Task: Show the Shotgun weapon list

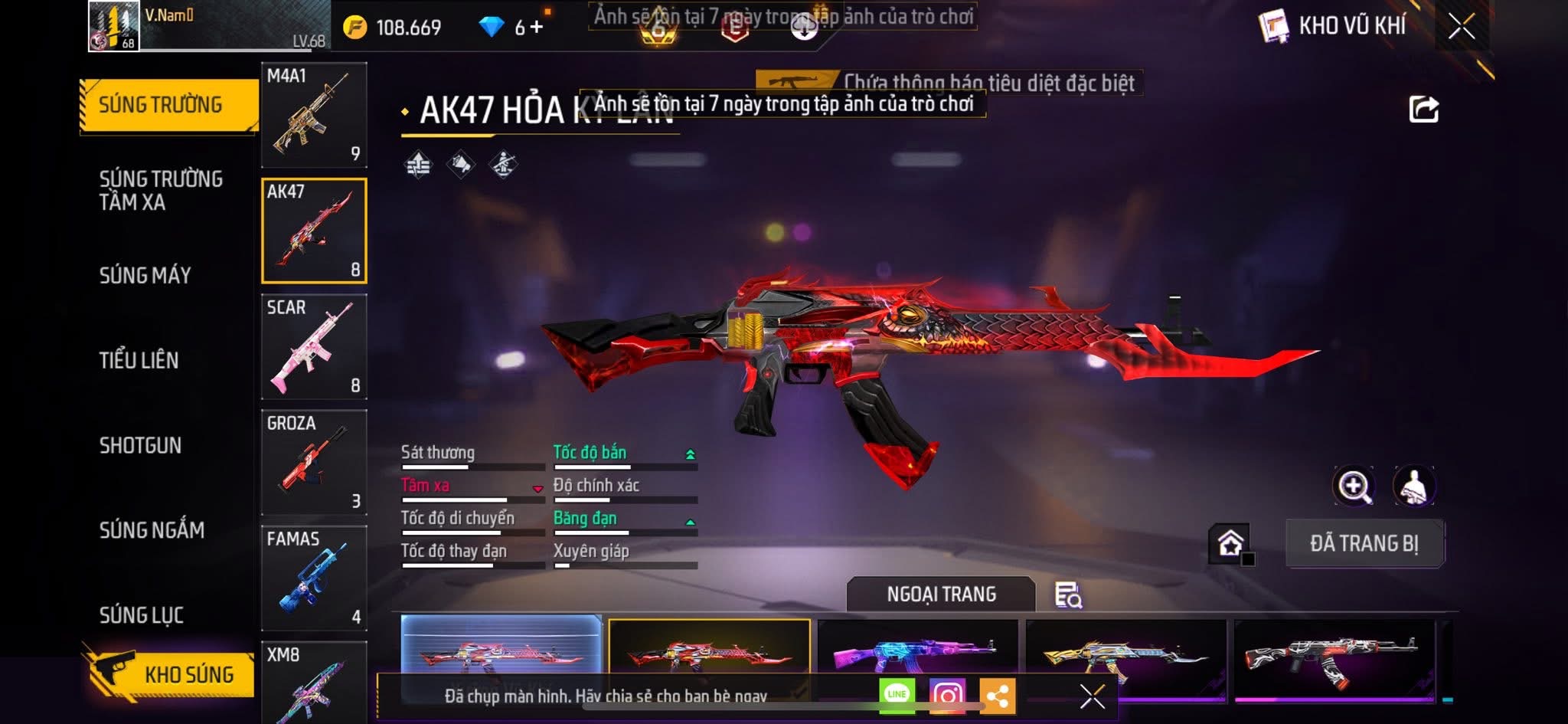Action: tap(140, 445)
